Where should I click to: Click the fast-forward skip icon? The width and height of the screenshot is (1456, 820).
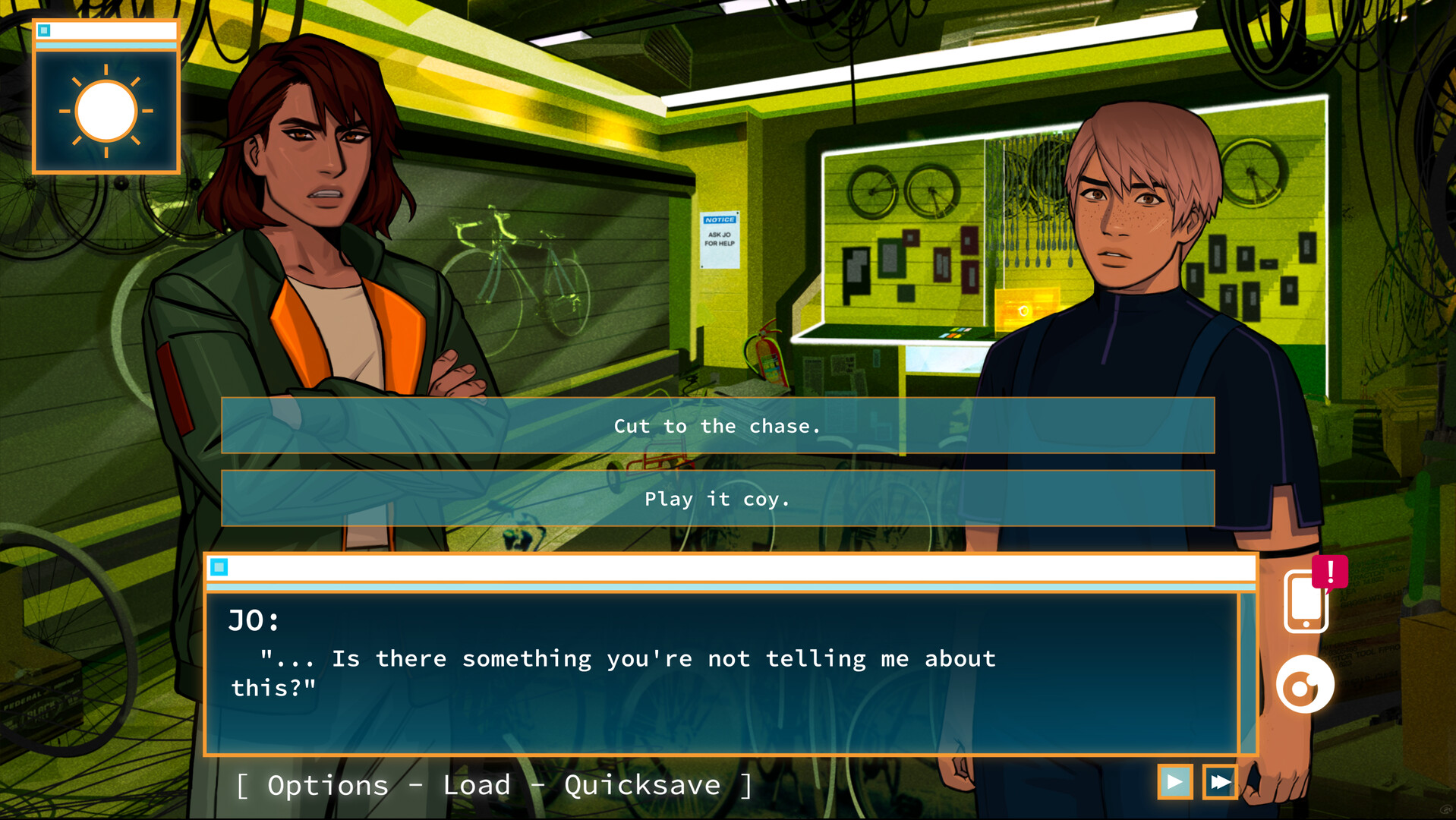point(1221,782)
